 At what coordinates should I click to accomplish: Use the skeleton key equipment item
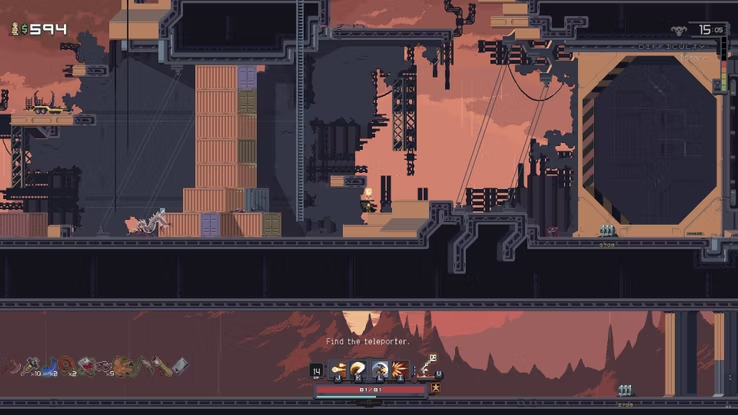coord(429,367)
